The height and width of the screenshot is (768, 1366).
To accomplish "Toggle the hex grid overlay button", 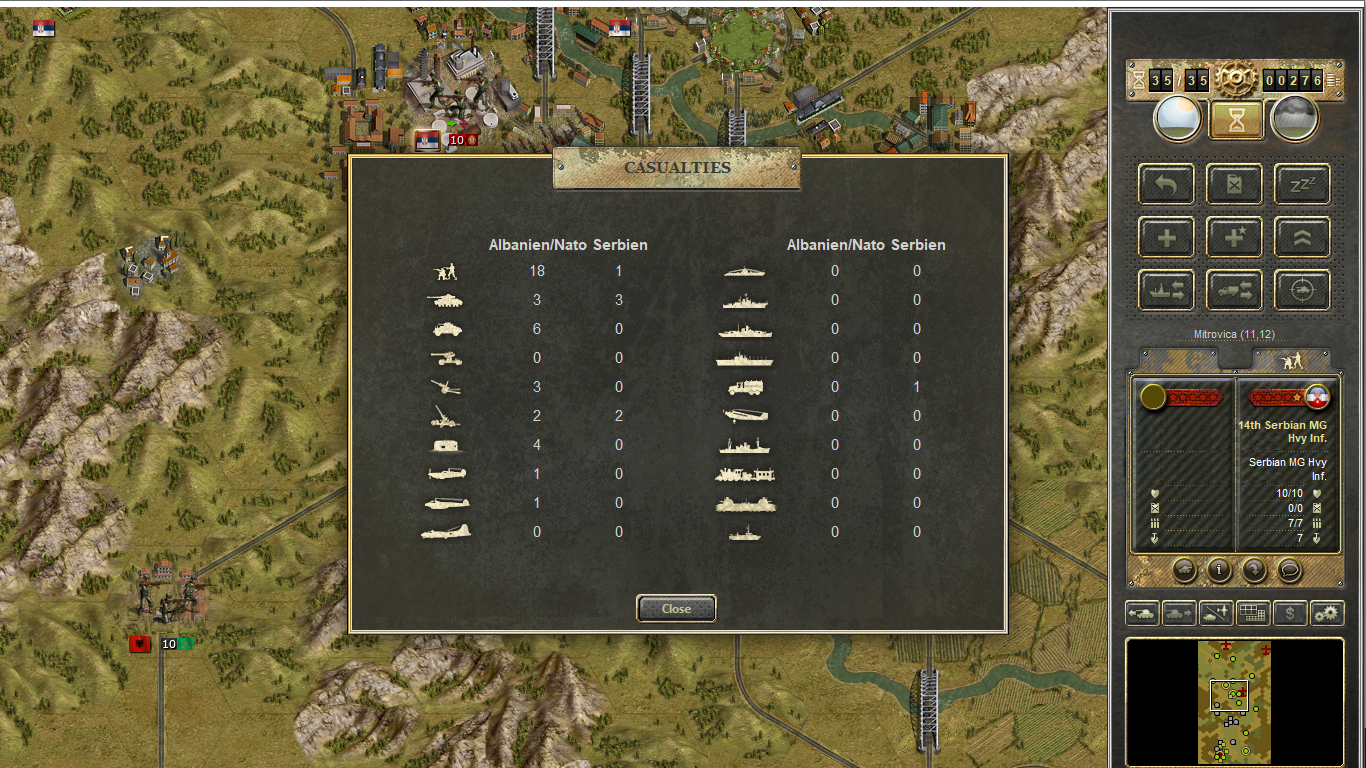I will tap(1254, 613).
